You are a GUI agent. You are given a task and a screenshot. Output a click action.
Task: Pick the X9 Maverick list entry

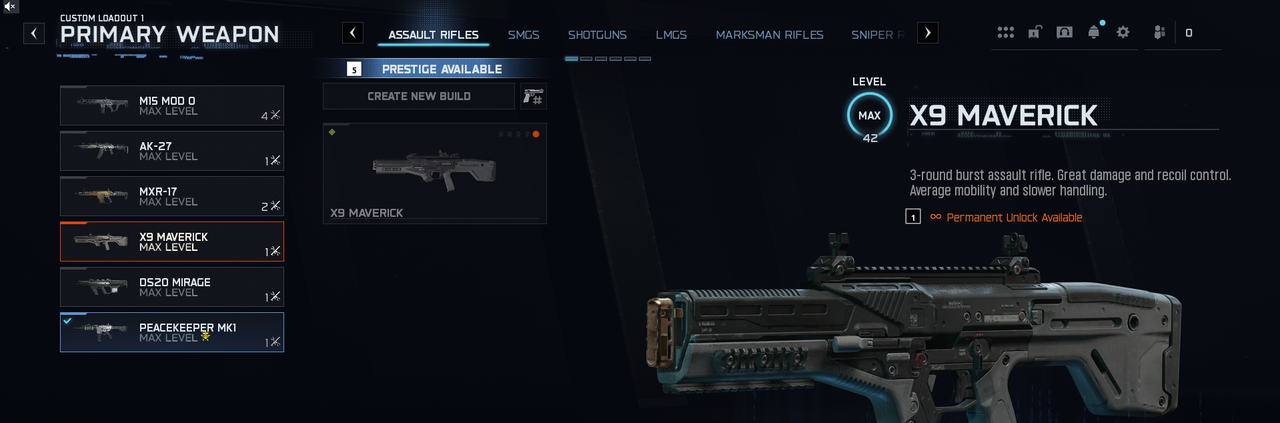point(171,241)
